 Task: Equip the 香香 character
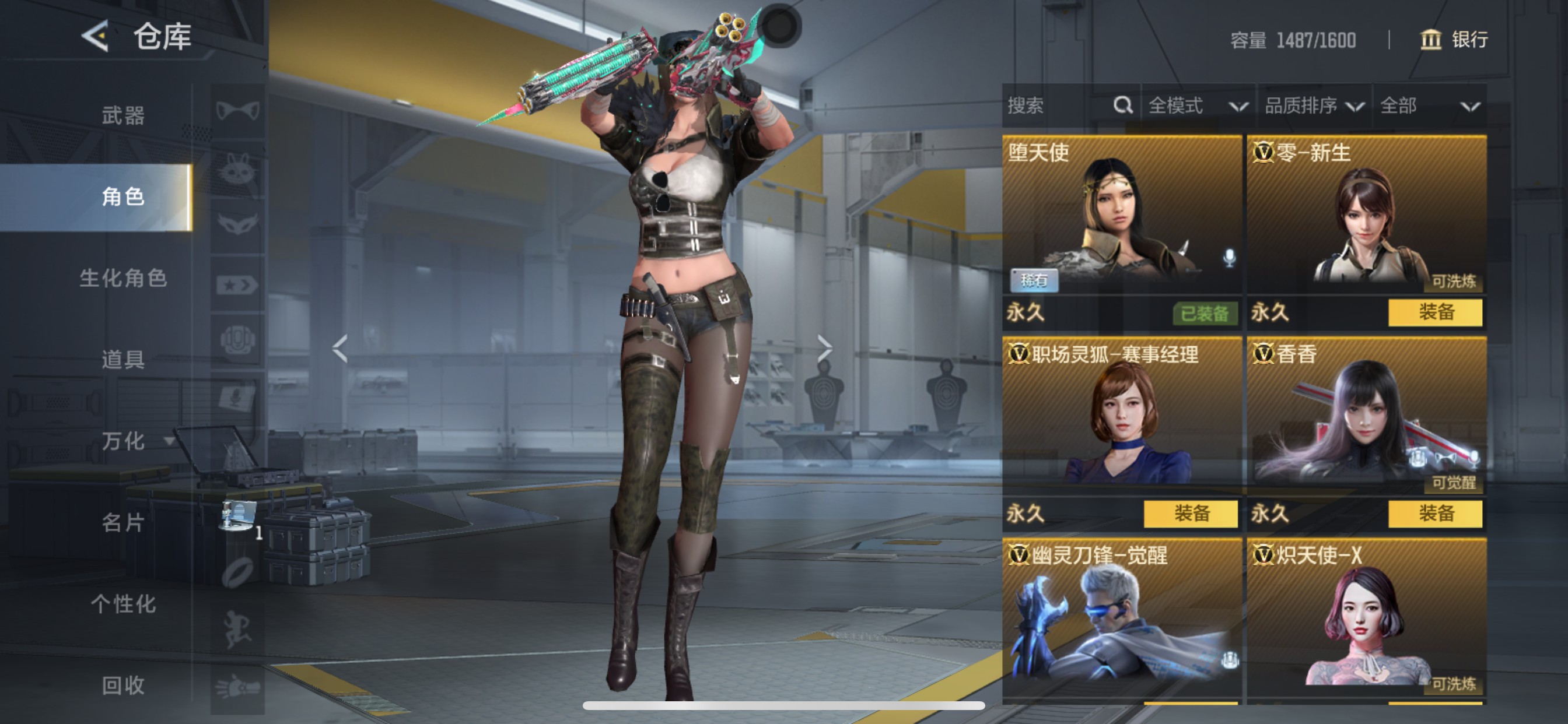point(1434,514)
